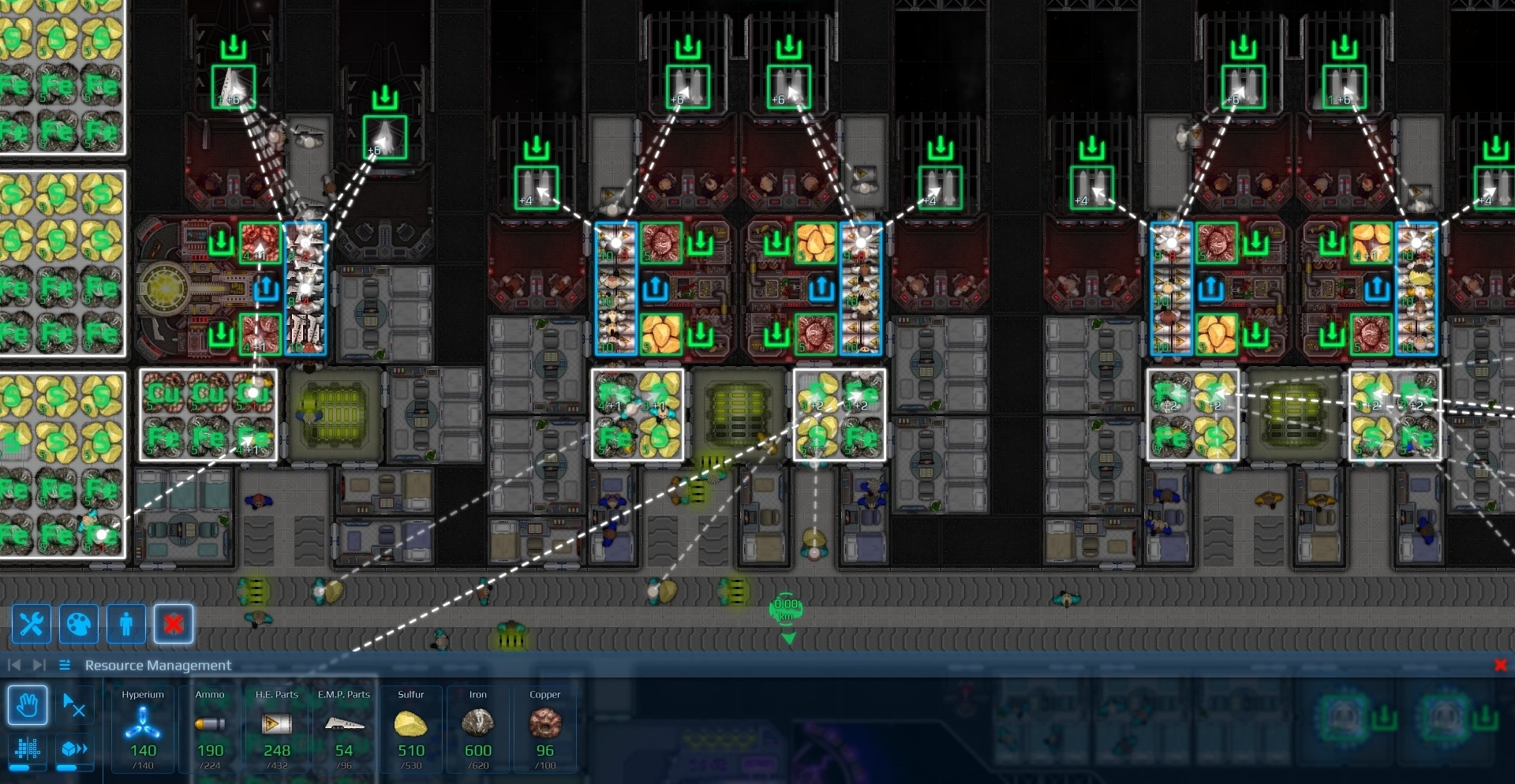Go to the previous panel arrow
The width and height of the screenshot is (1515, 784).
click(x=14, y=665)
